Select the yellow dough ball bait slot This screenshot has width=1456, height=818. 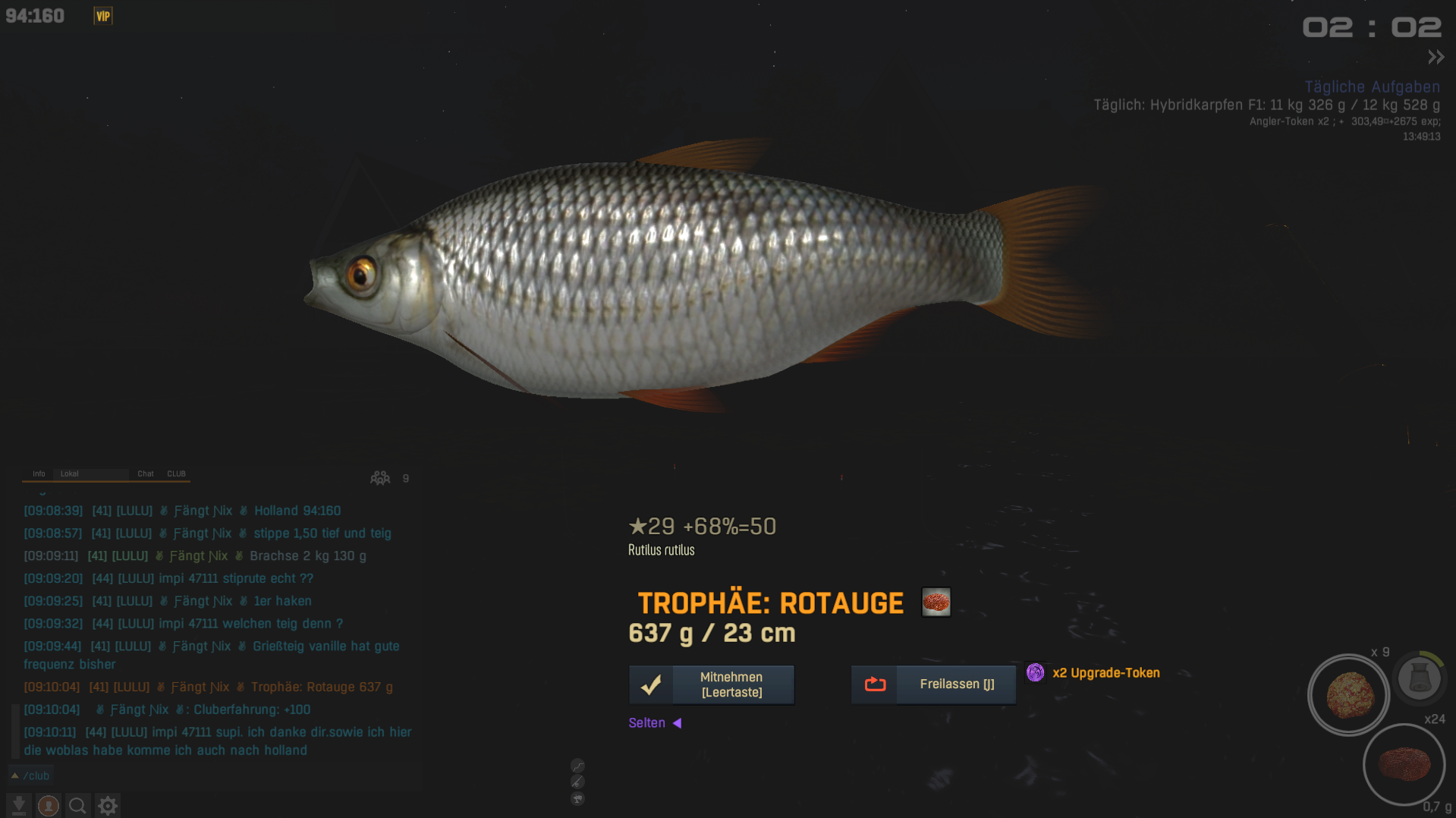1349,695
